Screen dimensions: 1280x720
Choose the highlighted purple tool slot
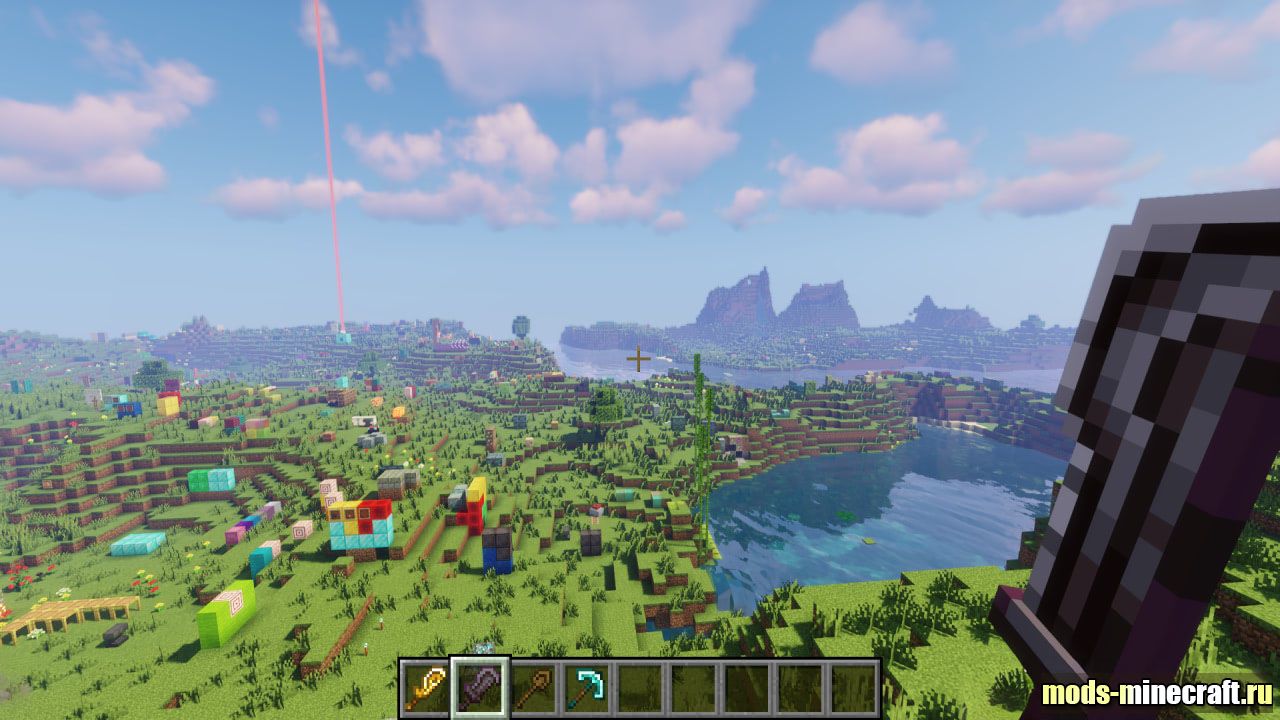point(480,687)
